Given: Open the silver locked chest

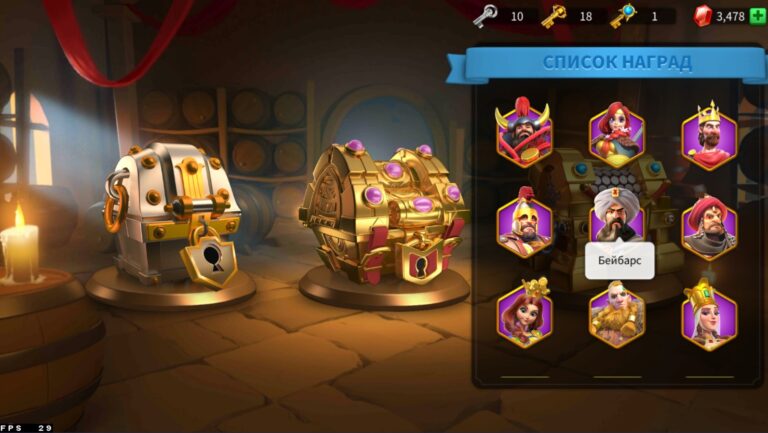Looking at the screenshot, I should pyautogui.click(x=172, y=217).
